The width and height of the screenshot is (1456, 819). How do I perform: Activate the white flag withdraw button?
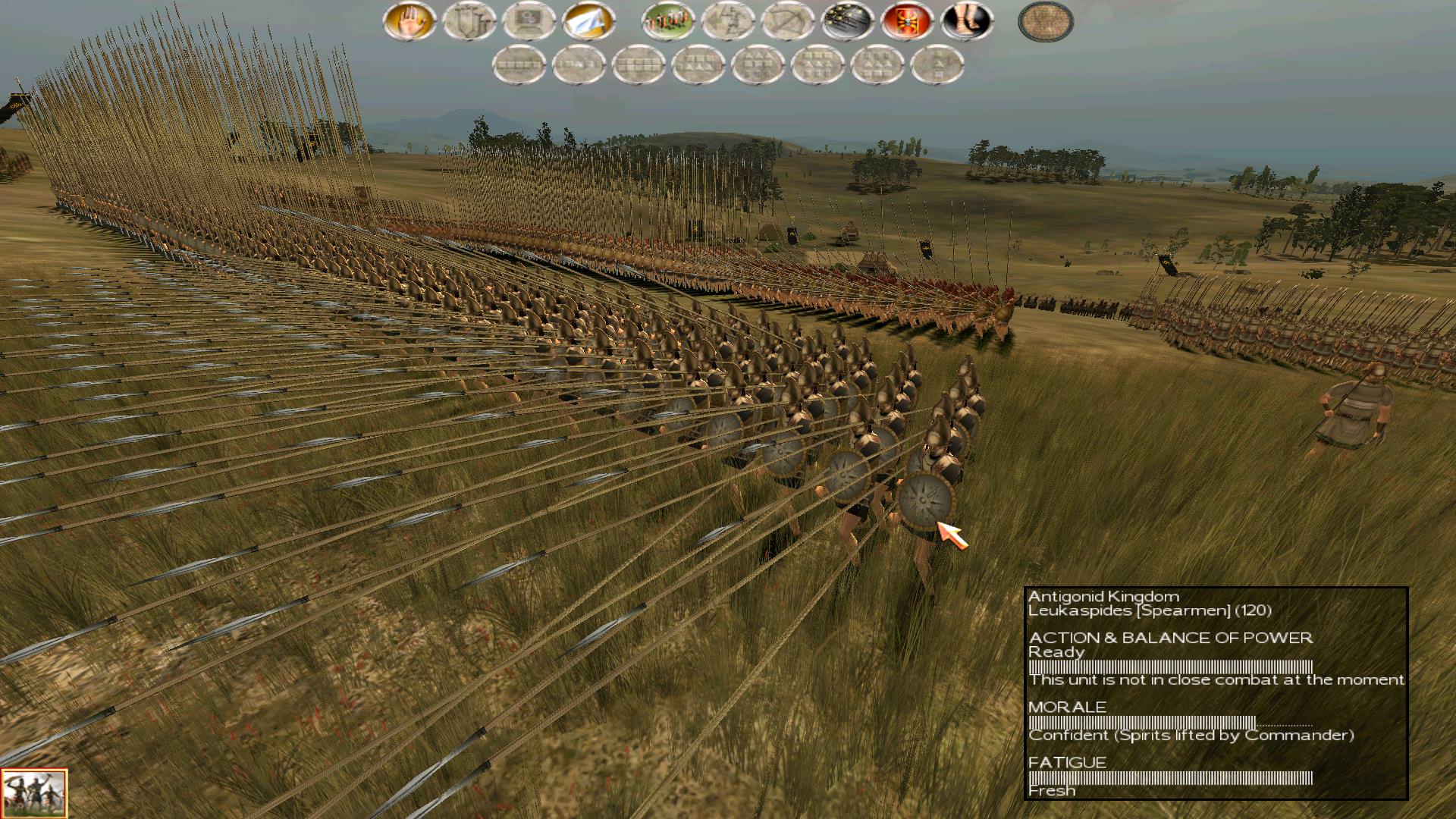pyautogui.click(x=589, y=21)
